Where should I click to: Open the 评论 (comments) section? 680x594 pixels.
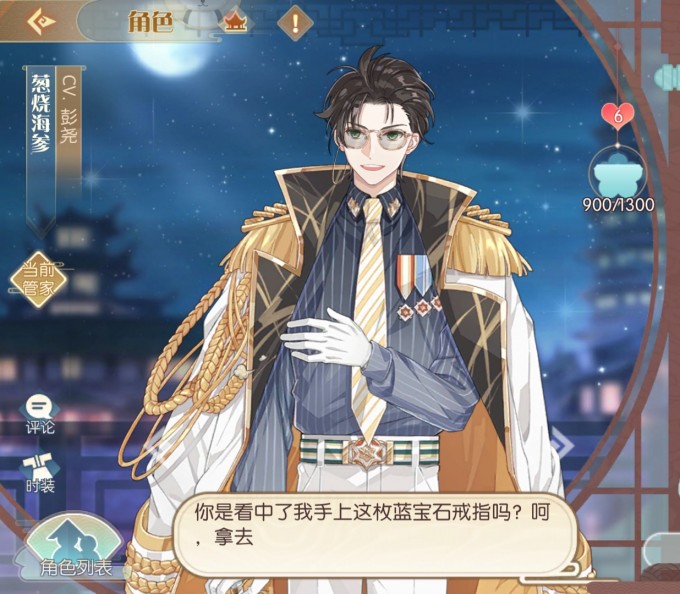(40, 414)
